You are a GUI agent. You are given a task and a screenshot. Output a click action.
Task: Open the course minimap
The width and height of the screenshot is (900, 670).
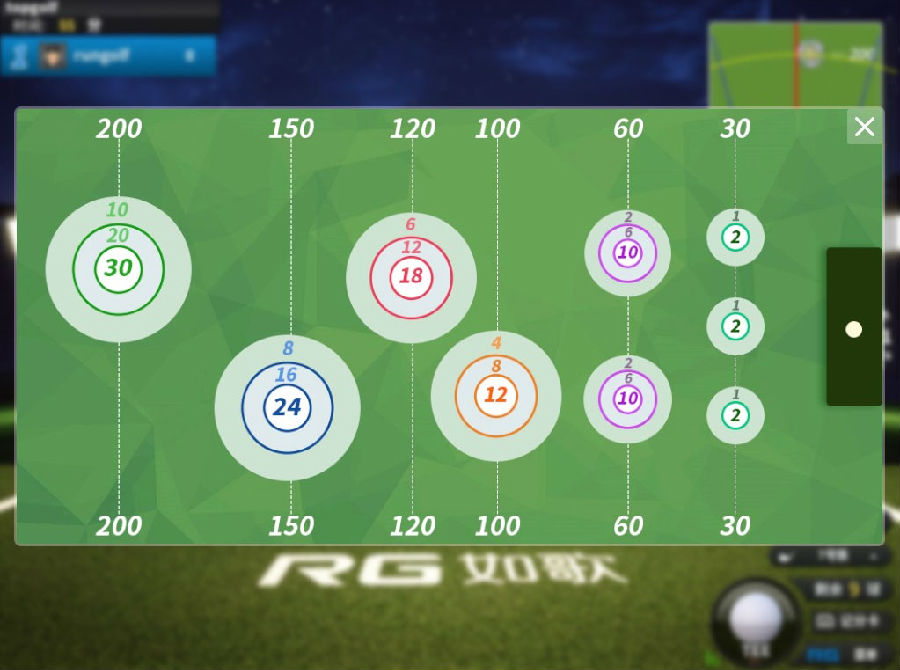click(795, 64)
